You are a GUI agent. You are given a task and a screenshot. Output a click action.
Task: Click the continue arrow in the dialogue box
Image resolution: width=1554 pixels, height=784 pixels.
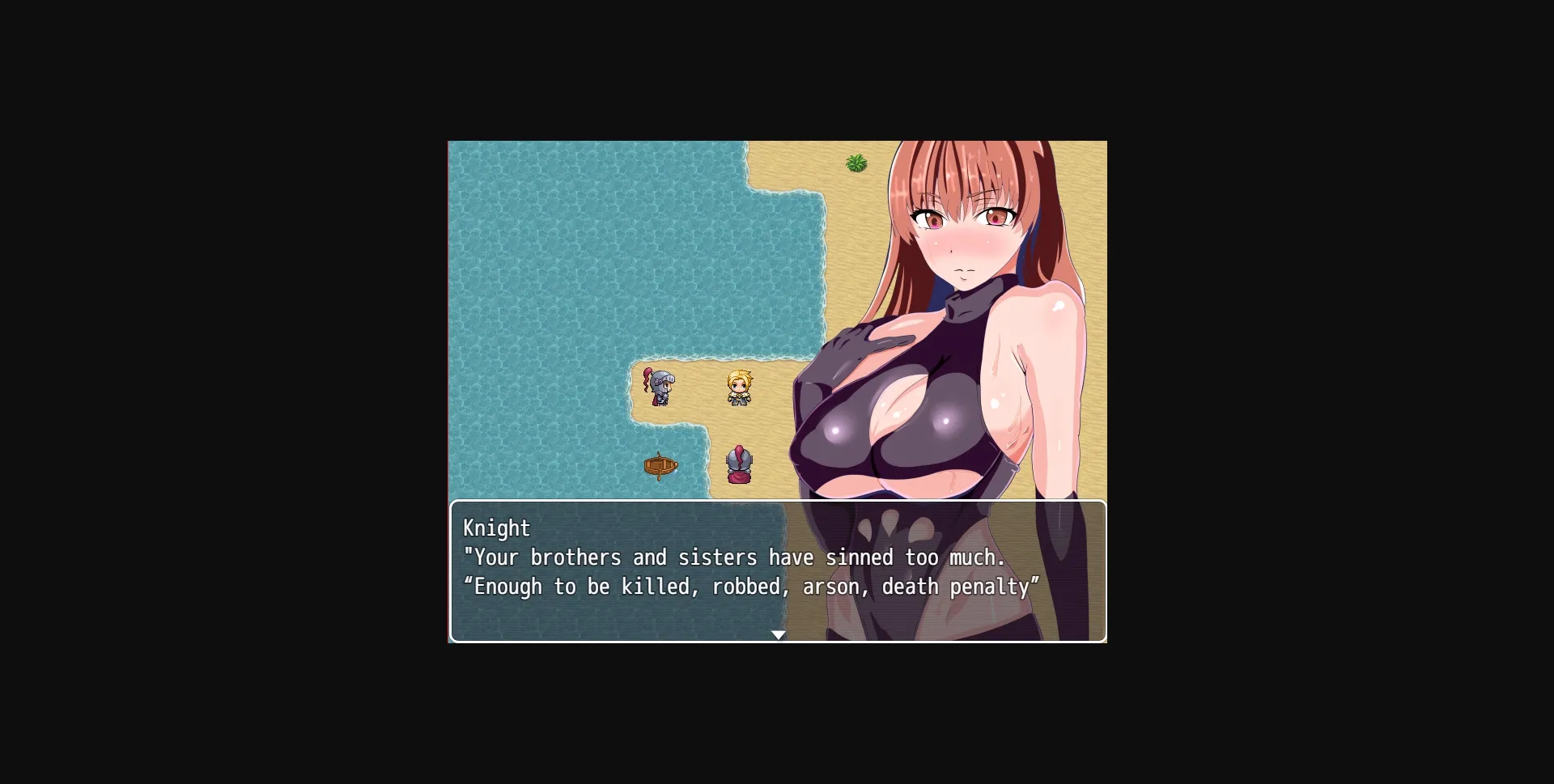pos(779,634)
